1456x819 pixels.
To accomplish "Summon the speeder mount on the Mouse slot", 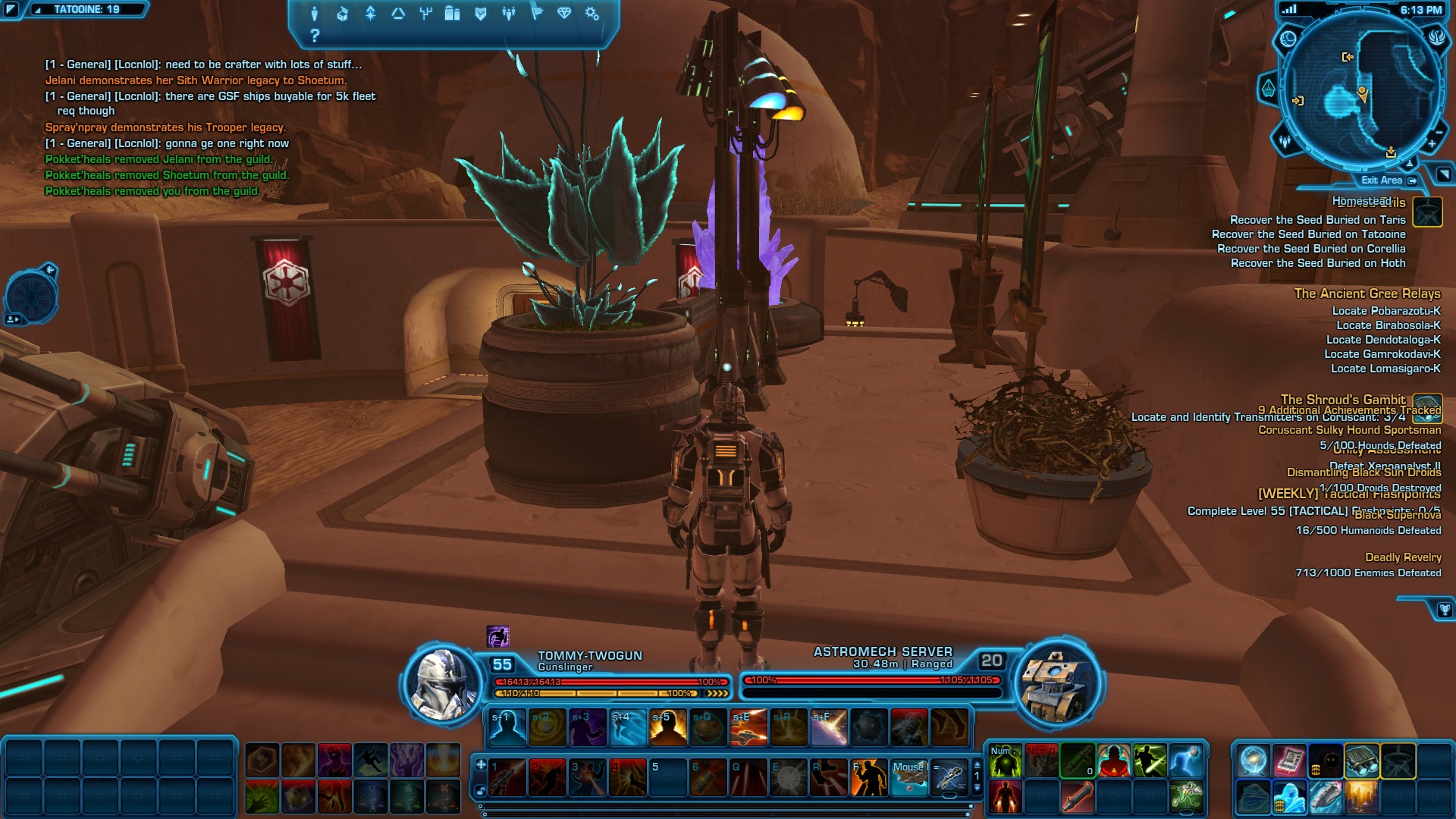I will 909,777.
